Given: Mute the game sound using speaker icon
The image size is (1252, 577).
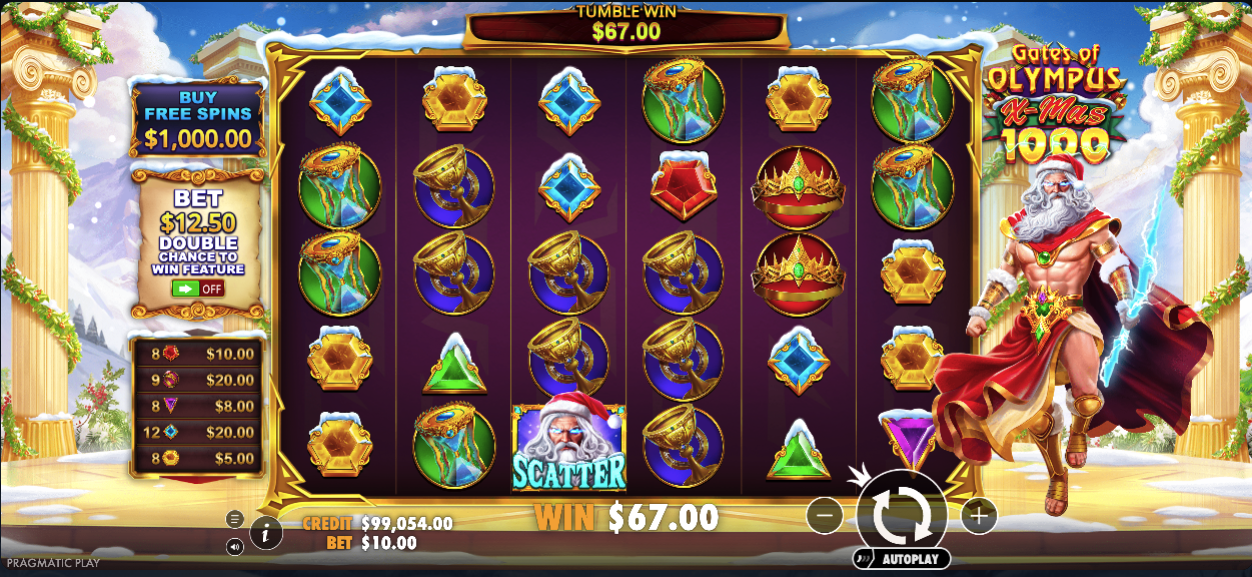Looking at the screenshot, I should coord(235,547).
